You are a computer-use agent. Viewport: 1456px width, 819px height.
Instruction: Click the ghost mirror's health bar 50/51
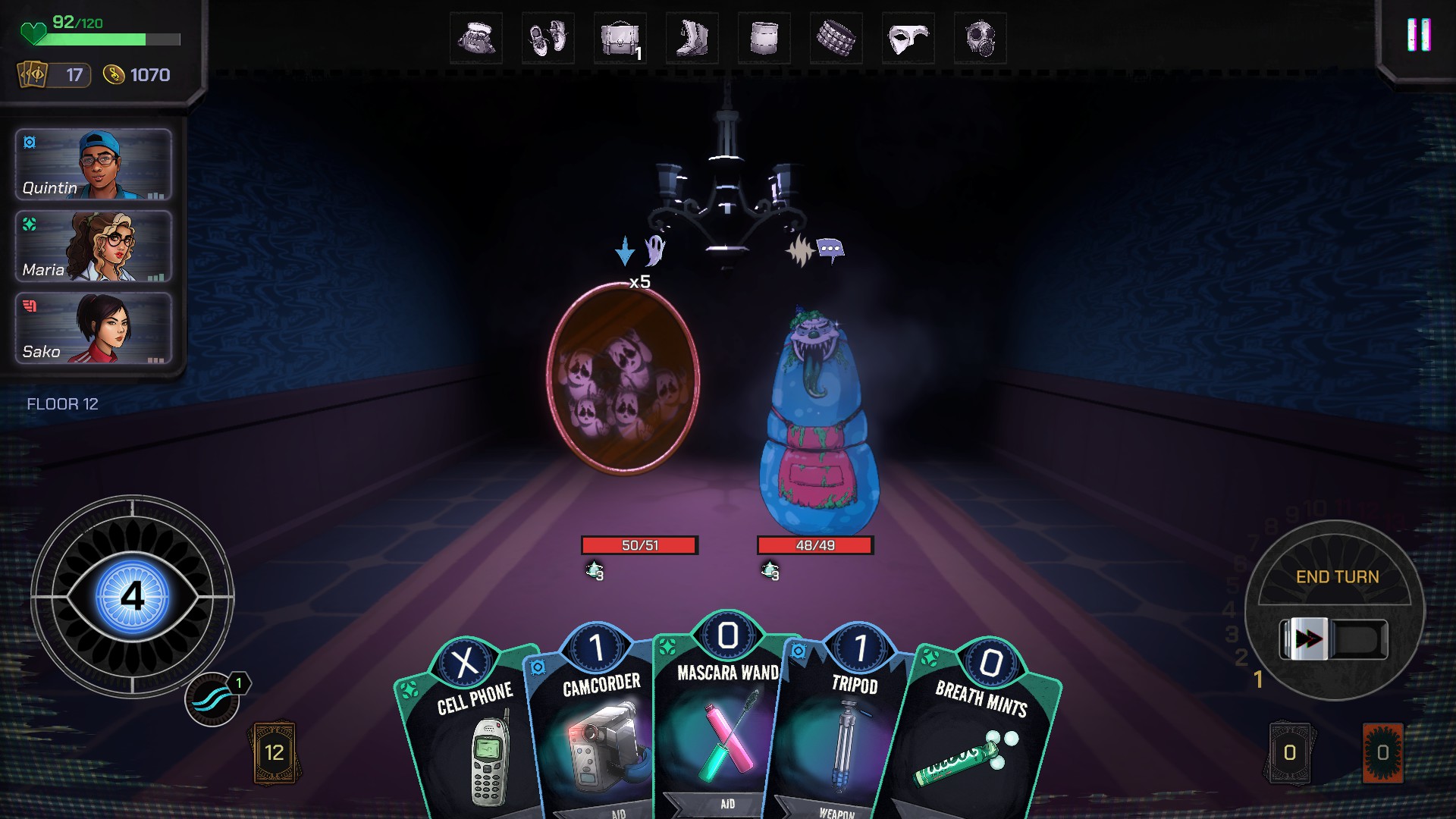tap(639, 543)
